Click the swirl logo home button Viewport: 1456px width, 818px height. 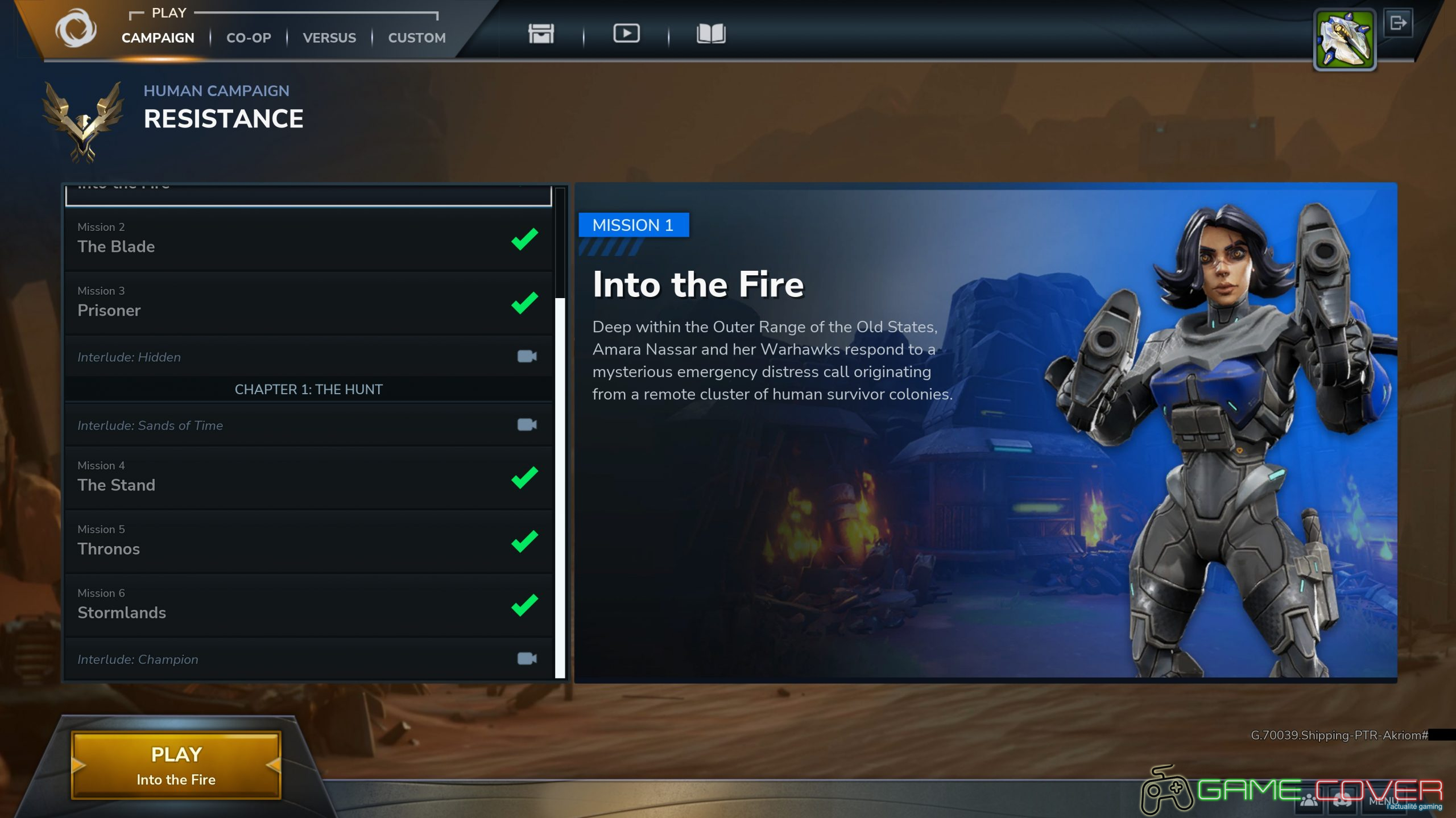click(76, 28)
